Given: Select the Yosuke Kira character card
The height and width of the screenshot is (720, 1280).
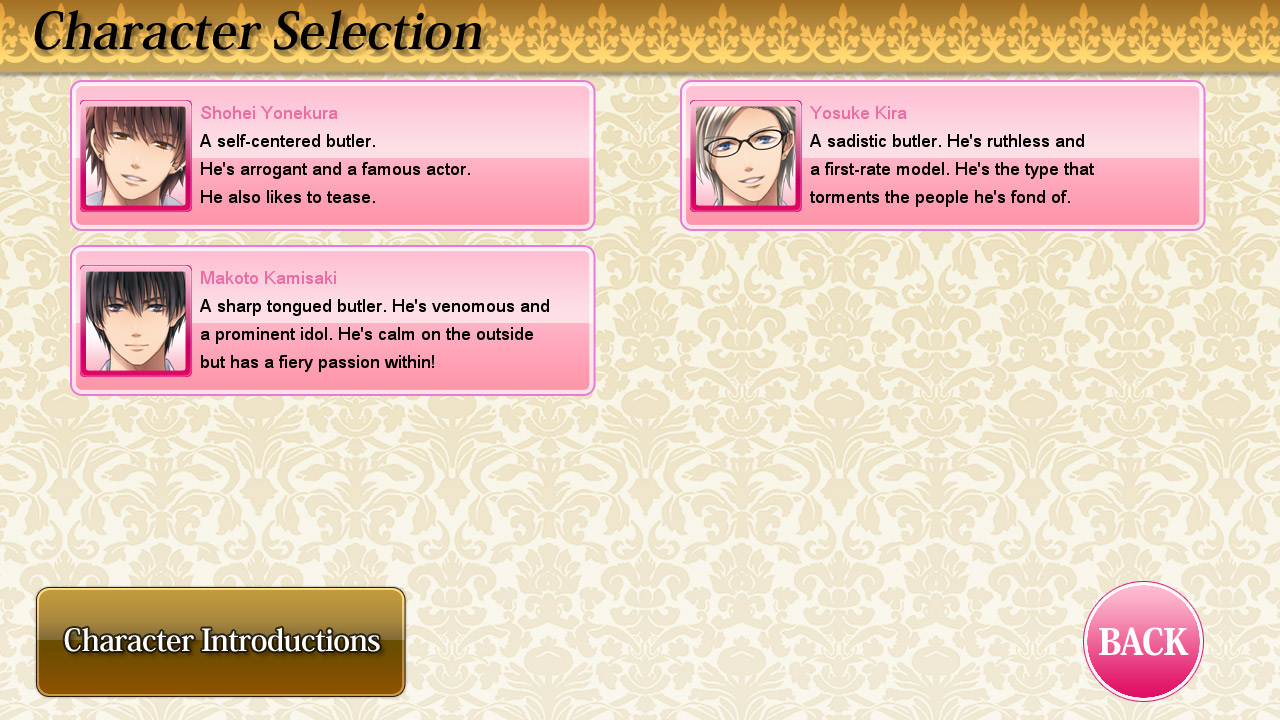Looking at the screenshot, I should coord(942,156).
